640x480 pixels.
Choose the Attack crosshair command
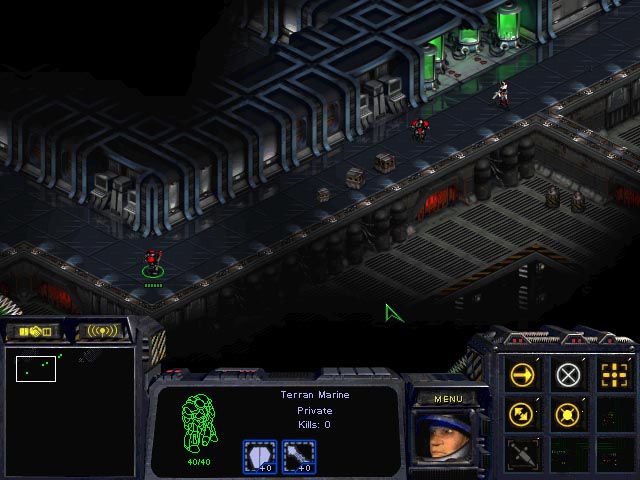613,375
